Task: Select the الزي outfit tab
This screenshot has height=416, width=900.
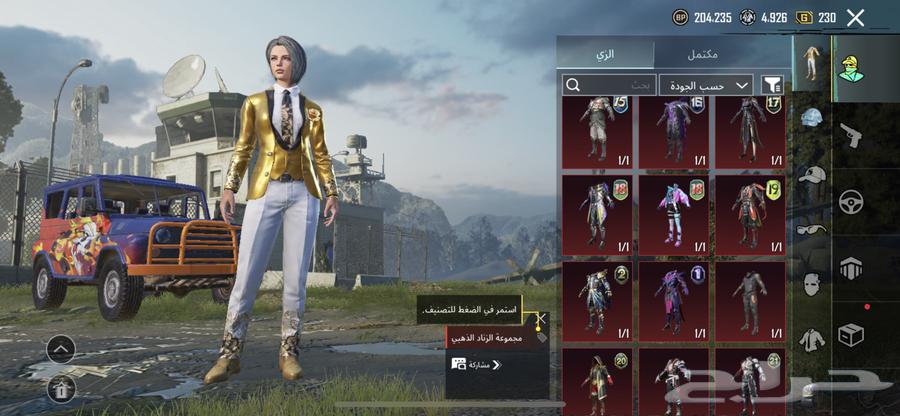Action: tap(606, 53)
